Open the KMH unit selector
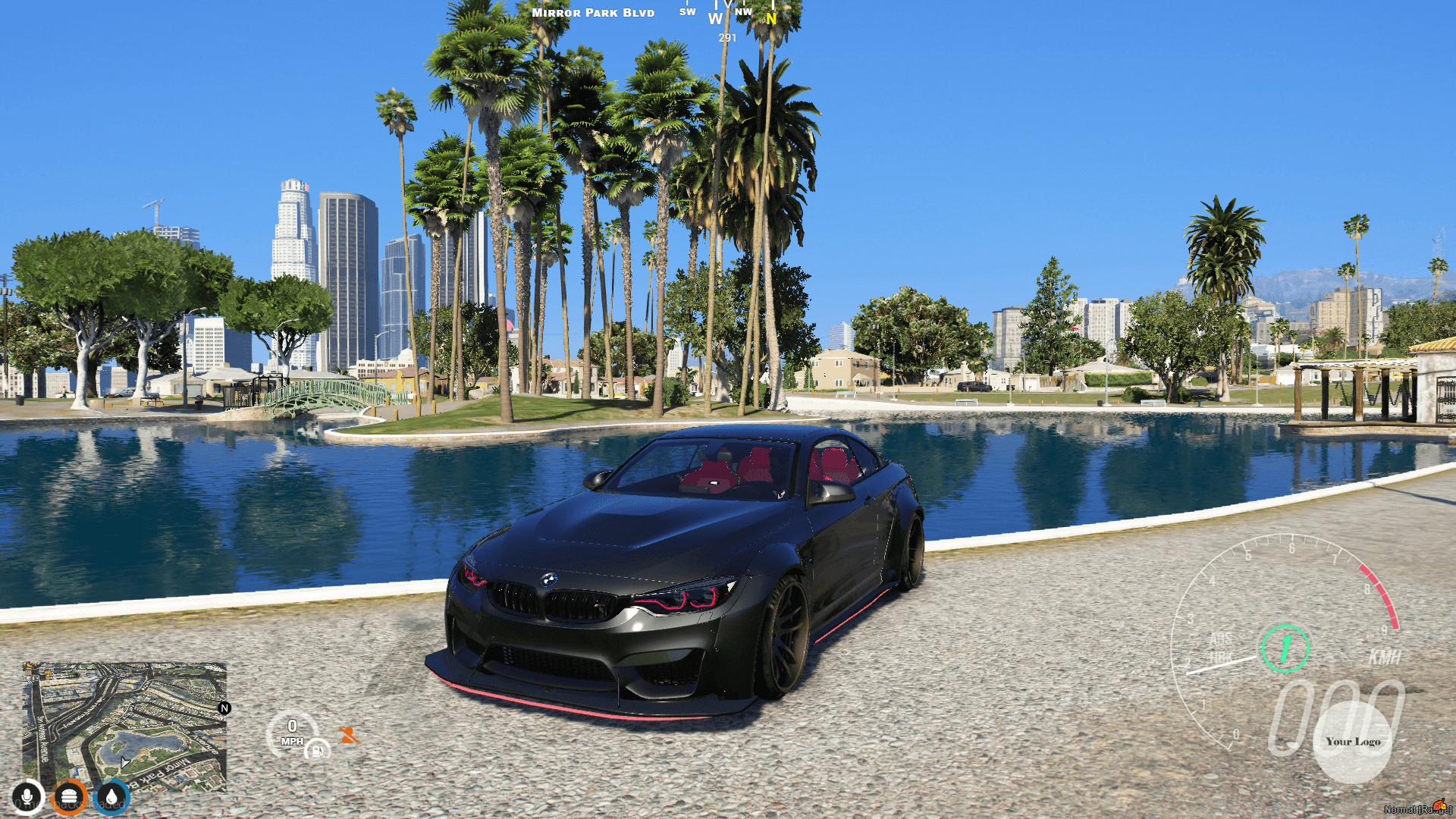 (x=1385, y=655)
